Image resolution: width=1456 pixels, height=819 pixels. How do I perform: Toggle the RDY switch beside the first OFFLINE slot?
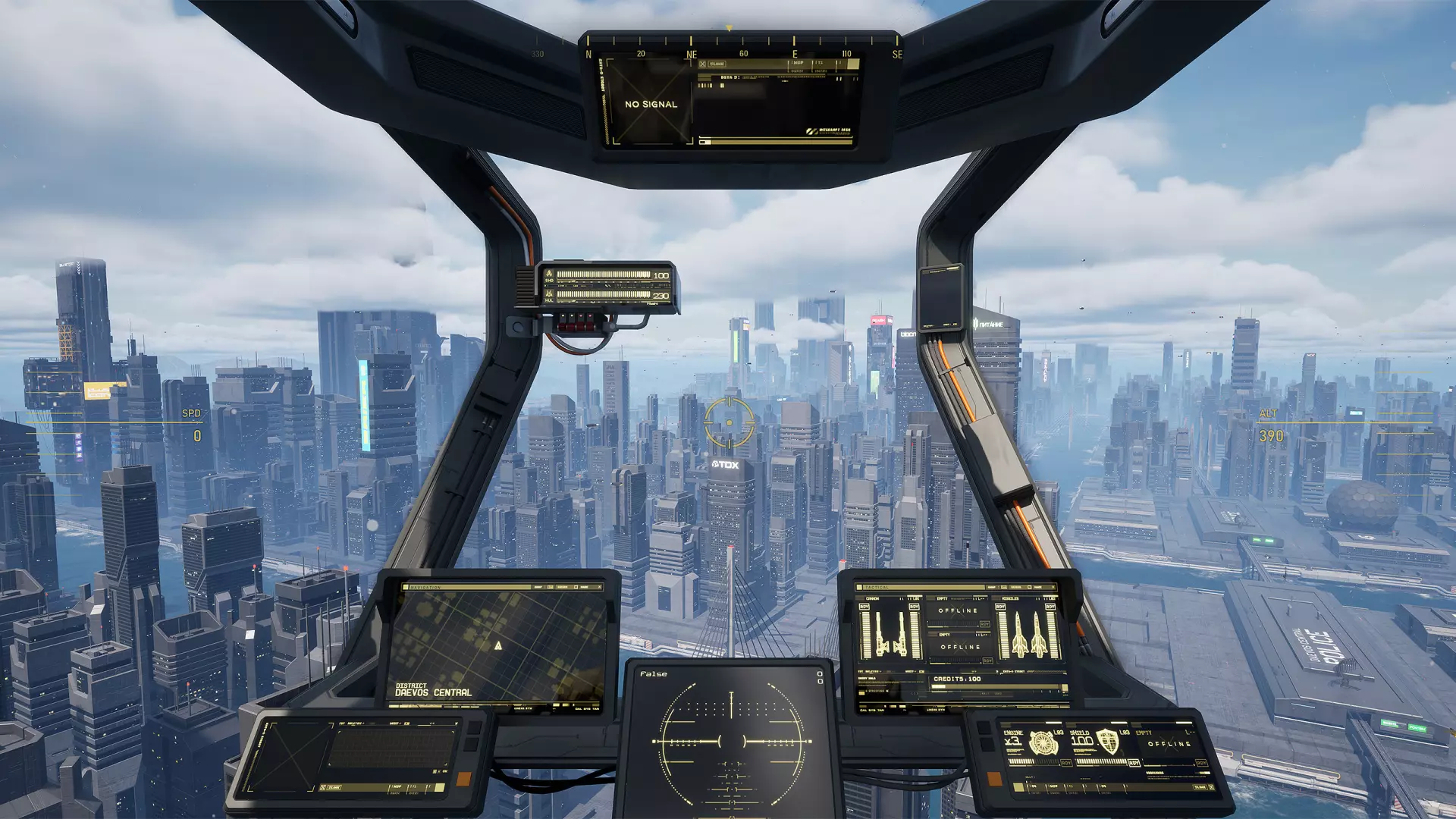pyautogui.click(x=985, y=624)
